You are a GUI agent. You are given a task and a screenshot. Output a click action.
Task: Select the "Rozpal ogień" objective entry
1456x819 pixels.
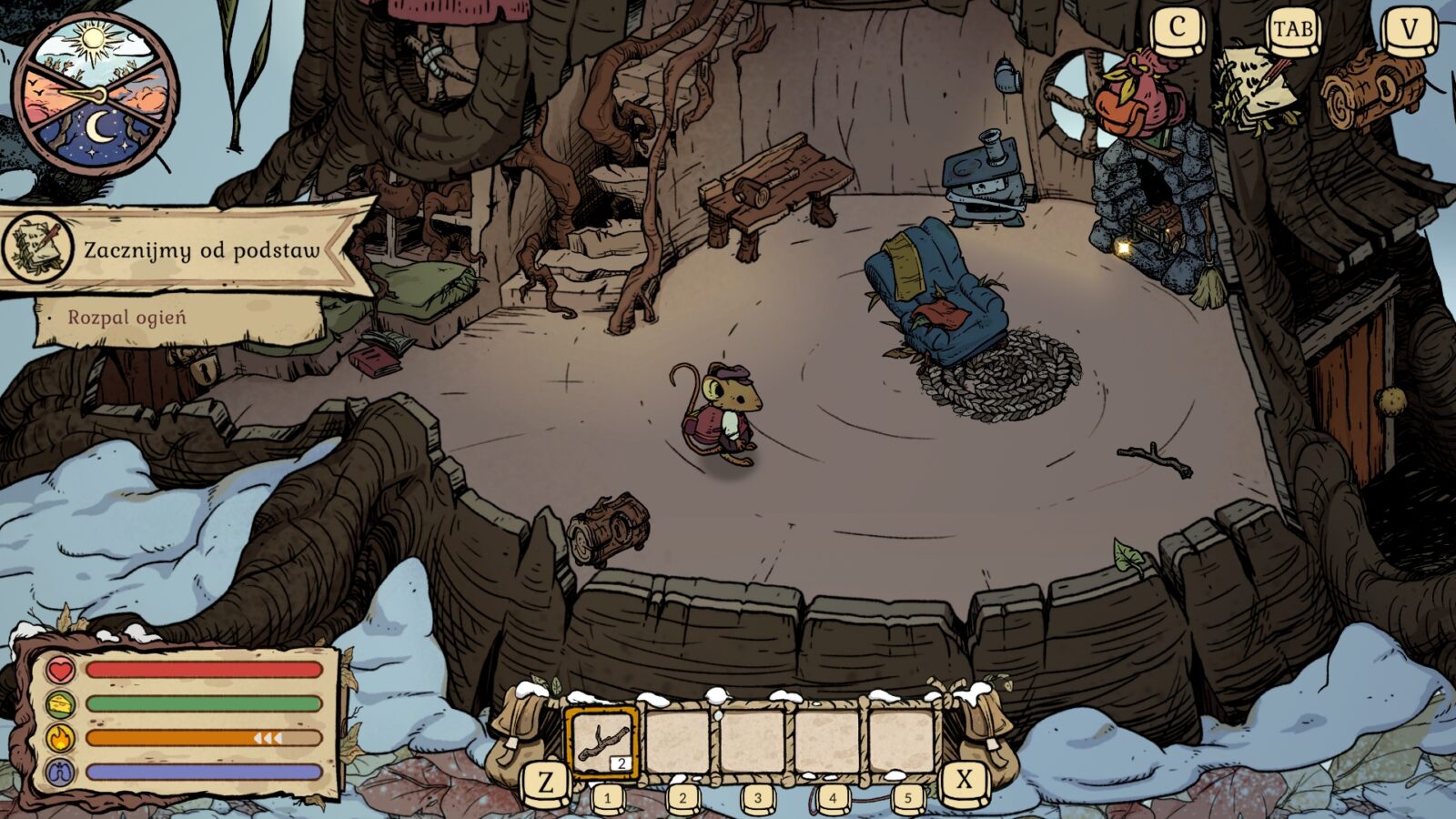tap(126, 318)
